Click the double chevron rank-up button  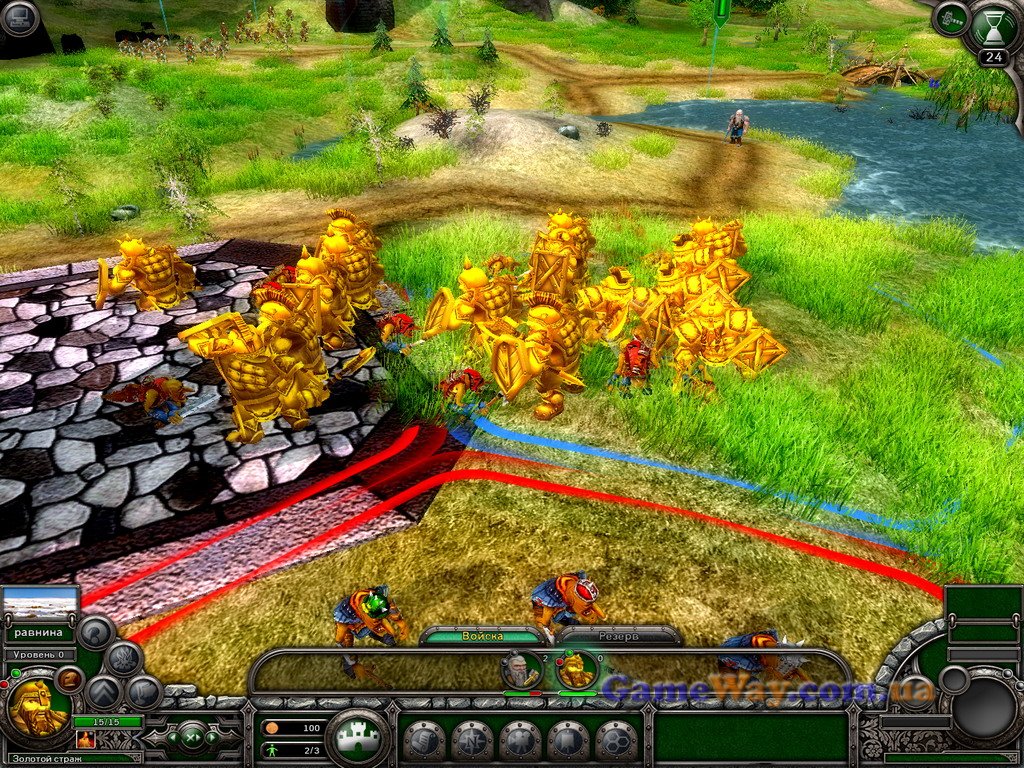coord(103,691)
